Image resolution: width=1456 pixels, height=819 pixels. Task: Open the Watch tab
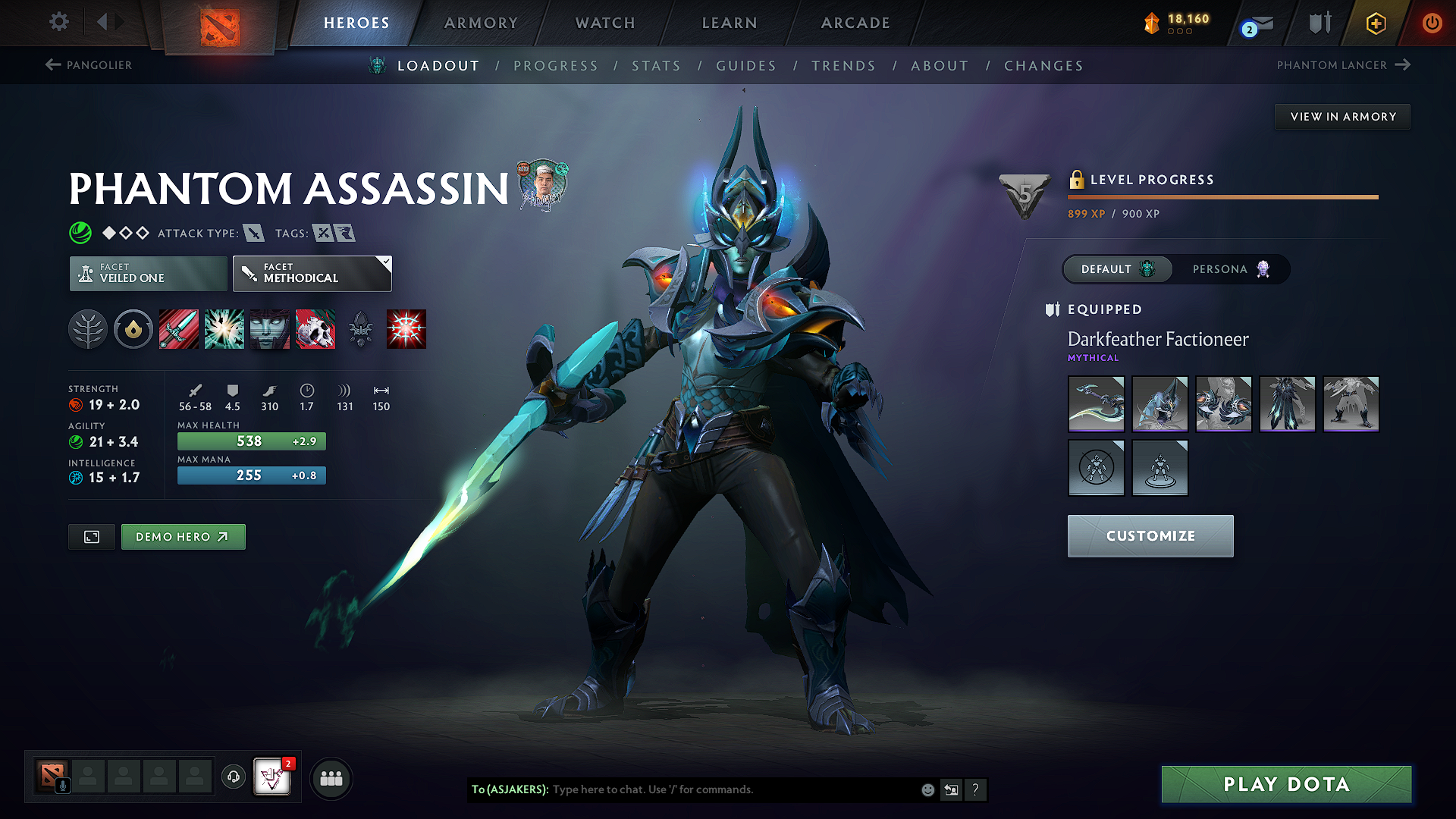coord(605,23)
